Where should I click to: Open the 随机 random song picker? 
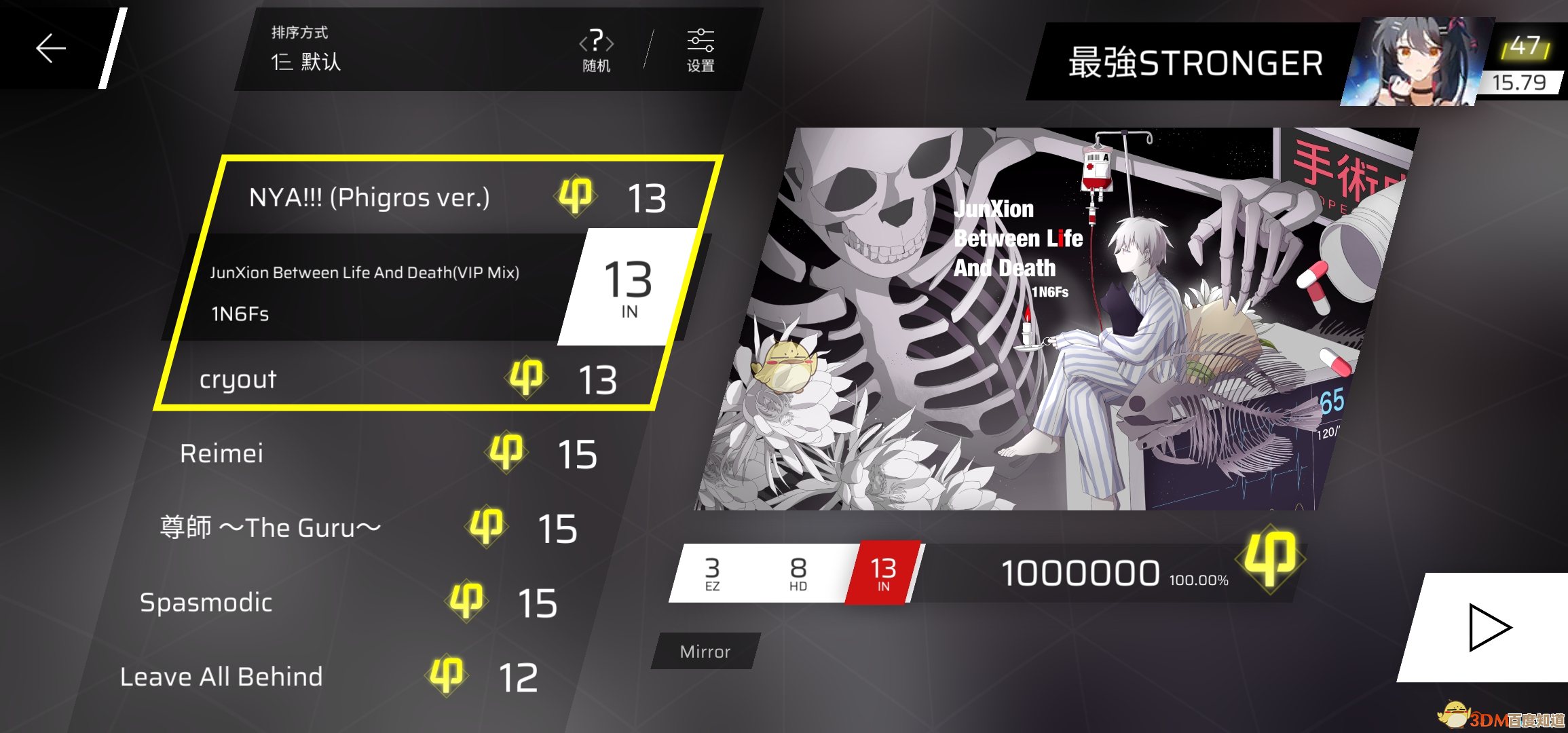pos(596,50)
